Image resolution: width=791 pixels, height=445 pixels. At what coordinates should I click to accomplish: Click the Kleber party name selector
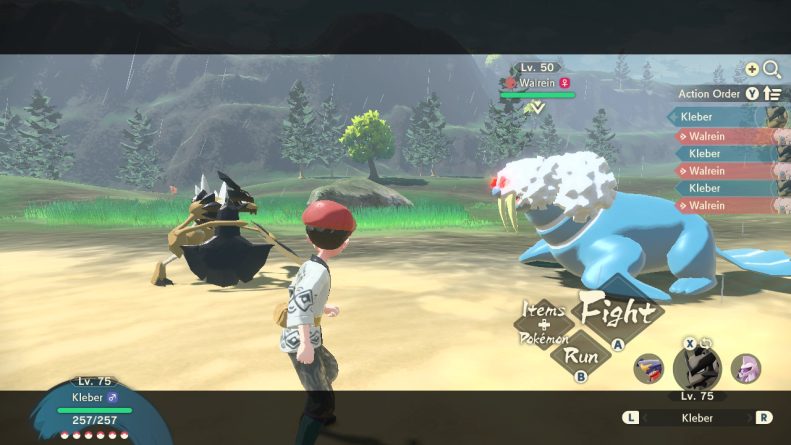(698, 417)
